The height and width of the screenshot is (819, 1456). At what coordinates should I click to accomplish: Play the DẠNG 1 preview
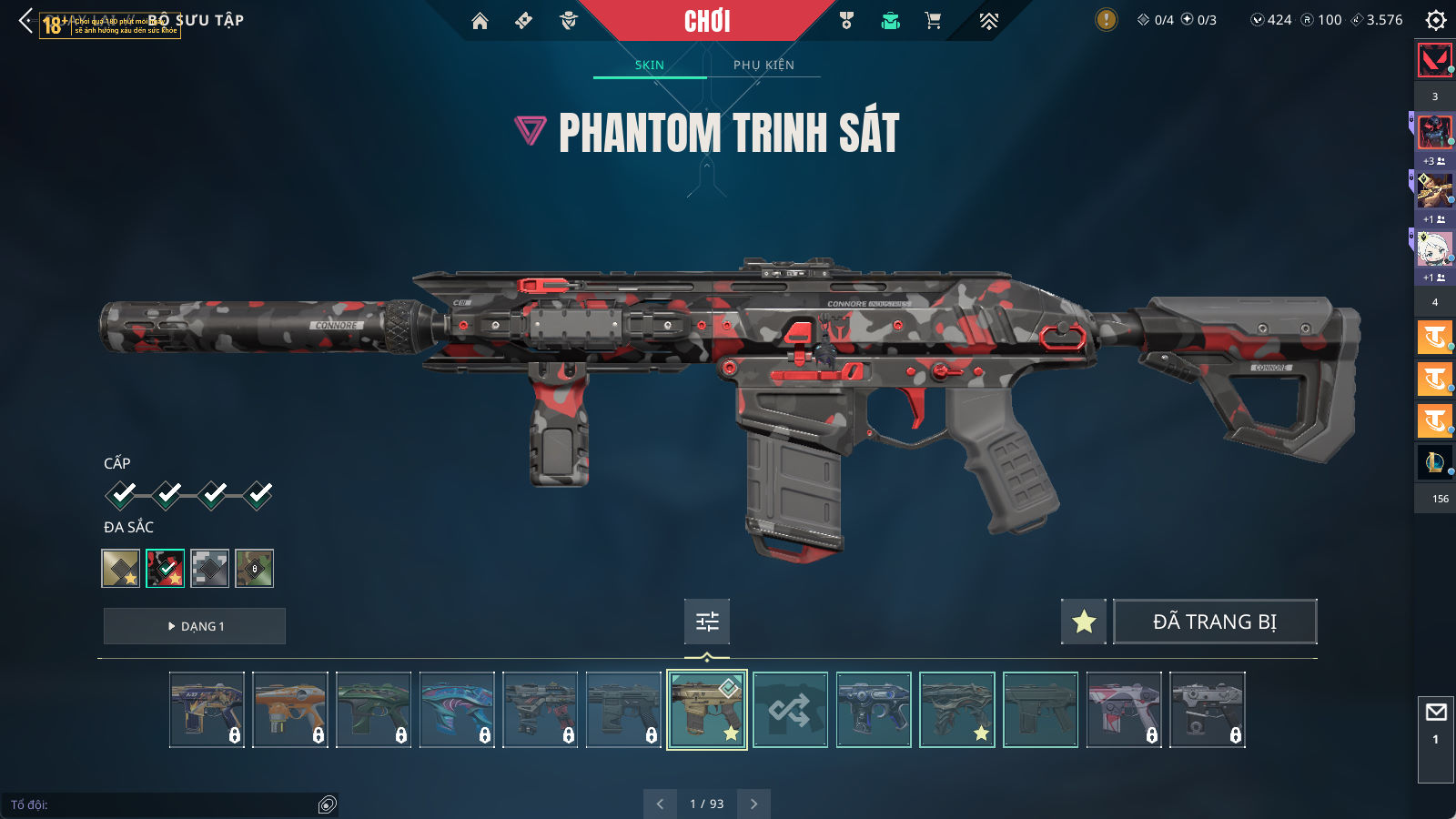[x=195, y=626]
